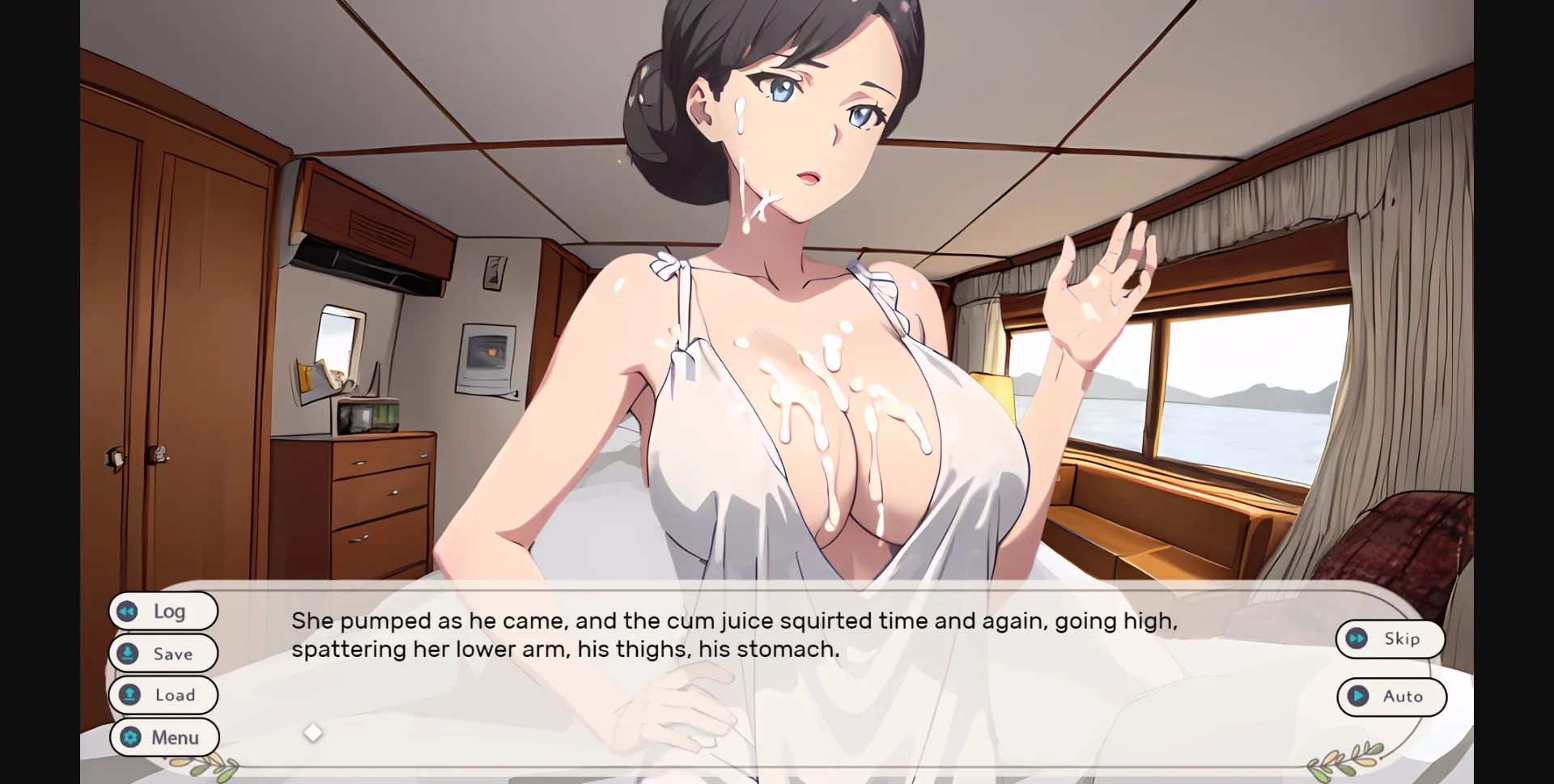1554x784 pixels.
Task: Click the gear icon on the Menu button
Action: point(129,737)
